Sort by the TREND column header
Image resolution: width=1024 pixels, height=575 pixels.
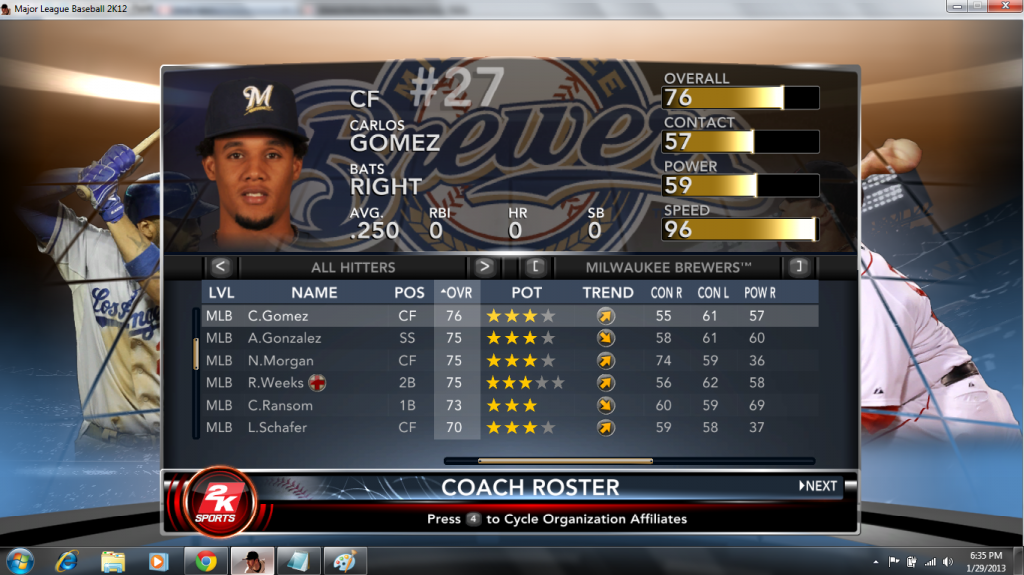point(608,293)
